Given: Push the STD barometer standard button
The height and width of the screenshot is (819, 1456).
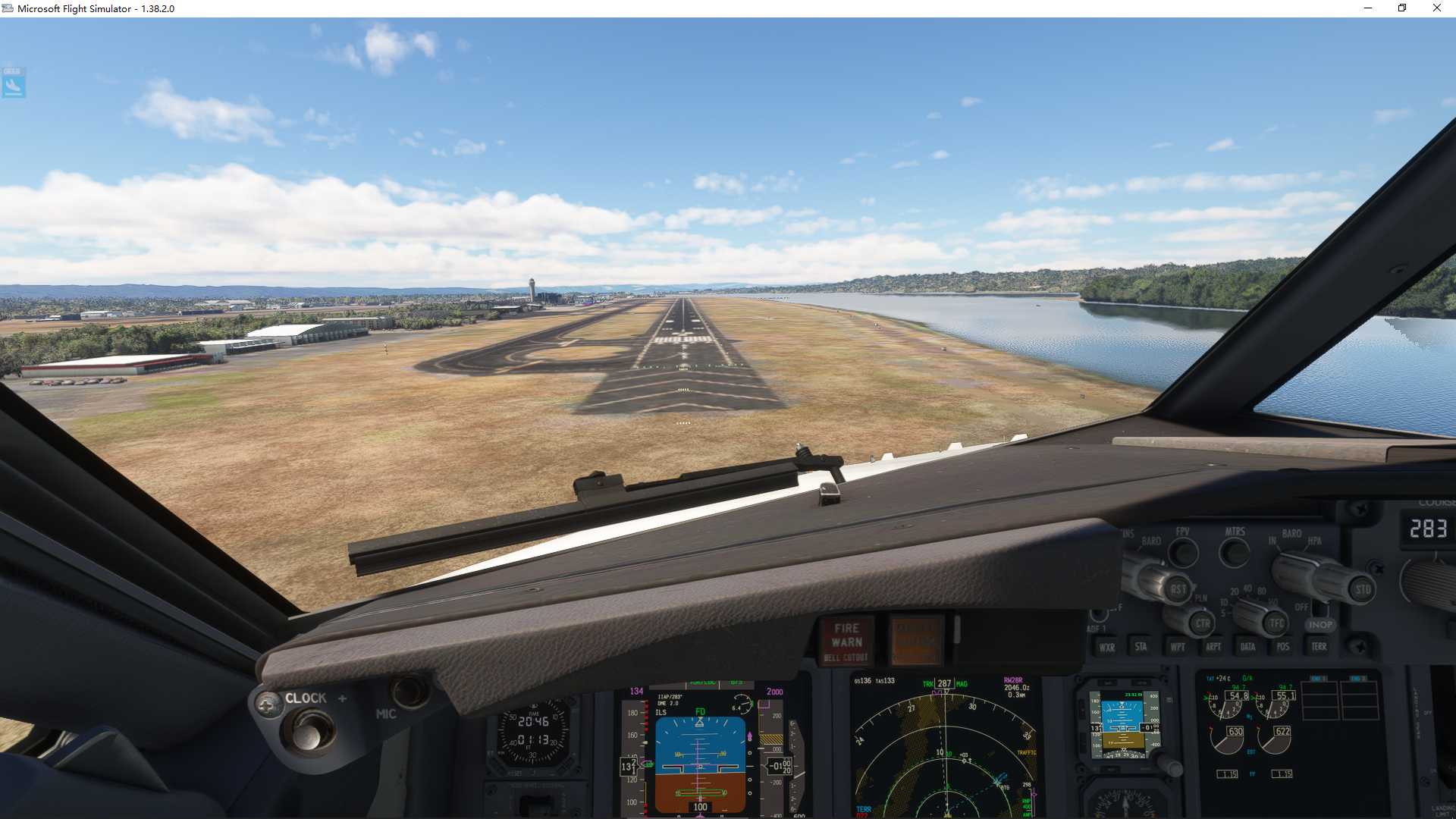Looking at the screenshot, I should click(1363, 589).
